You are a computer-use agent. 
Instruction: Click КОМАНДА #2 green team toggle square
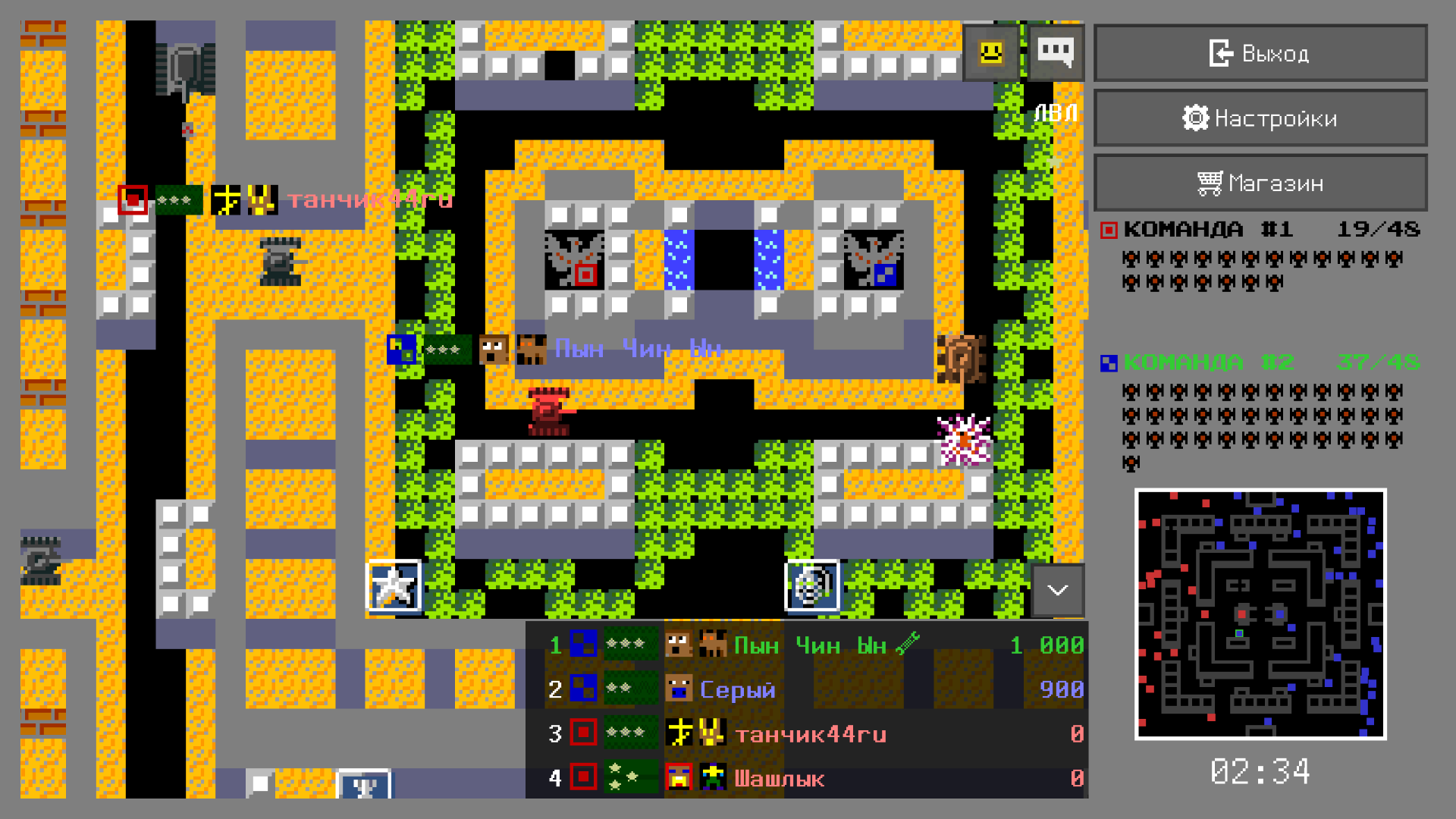1109,362
